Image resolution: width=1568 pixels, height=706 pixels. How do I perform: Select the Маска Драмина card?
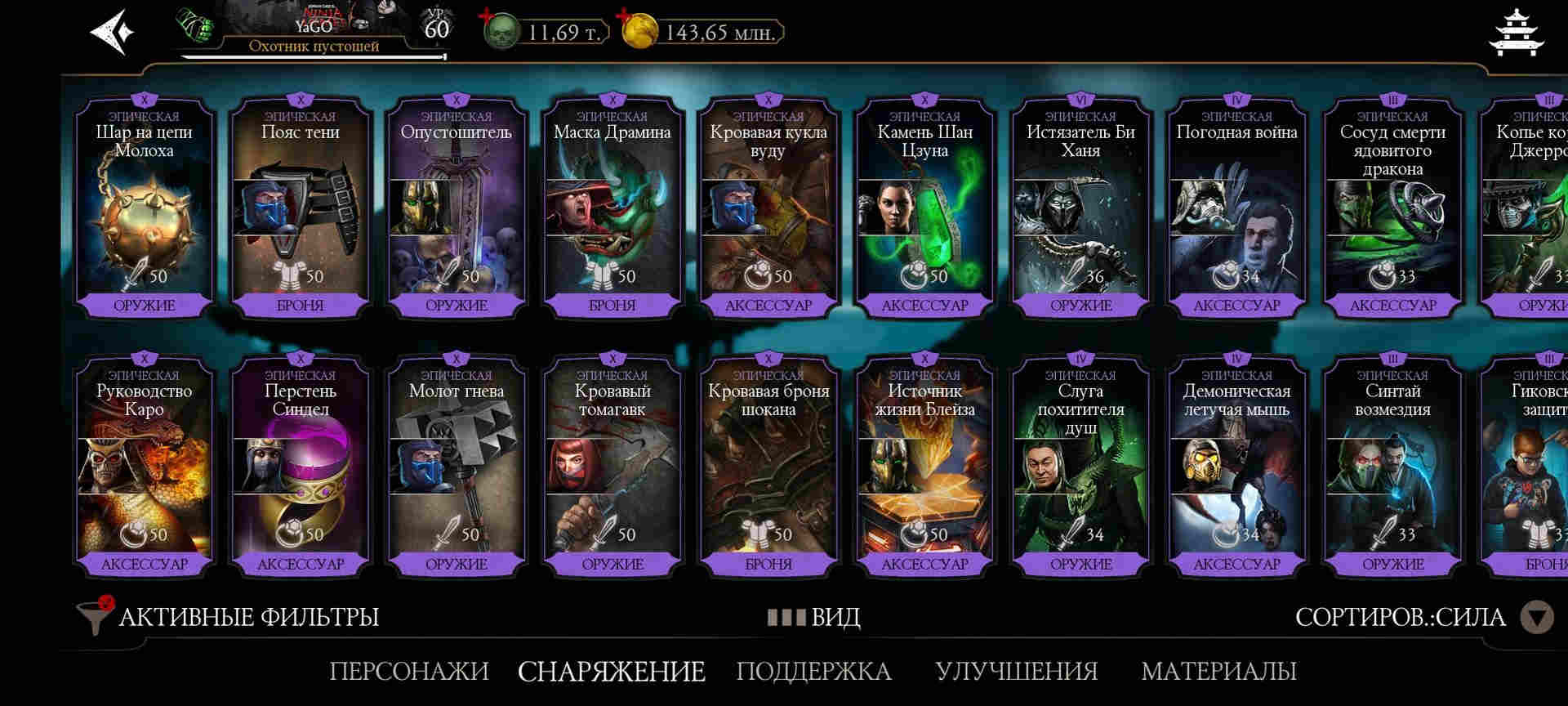tap(612, 208)
